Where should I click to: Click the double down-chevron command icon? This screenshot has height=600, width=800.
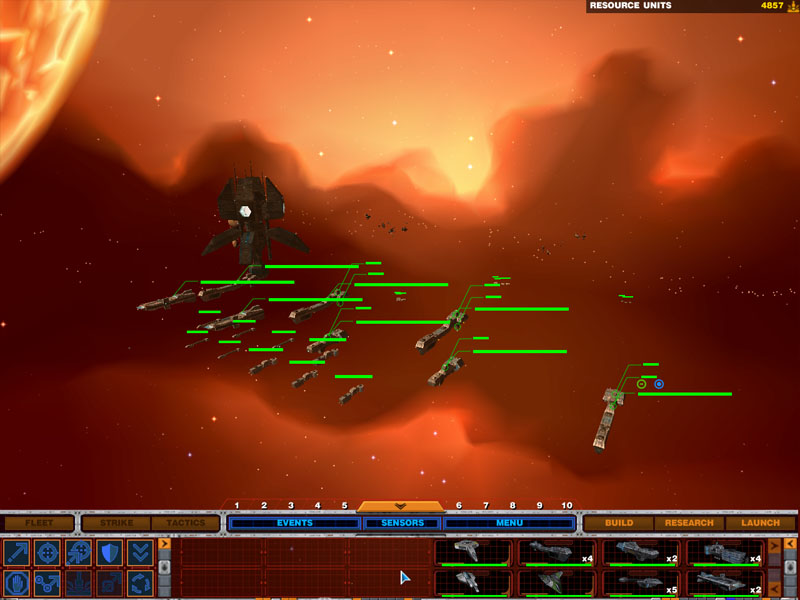140,553
